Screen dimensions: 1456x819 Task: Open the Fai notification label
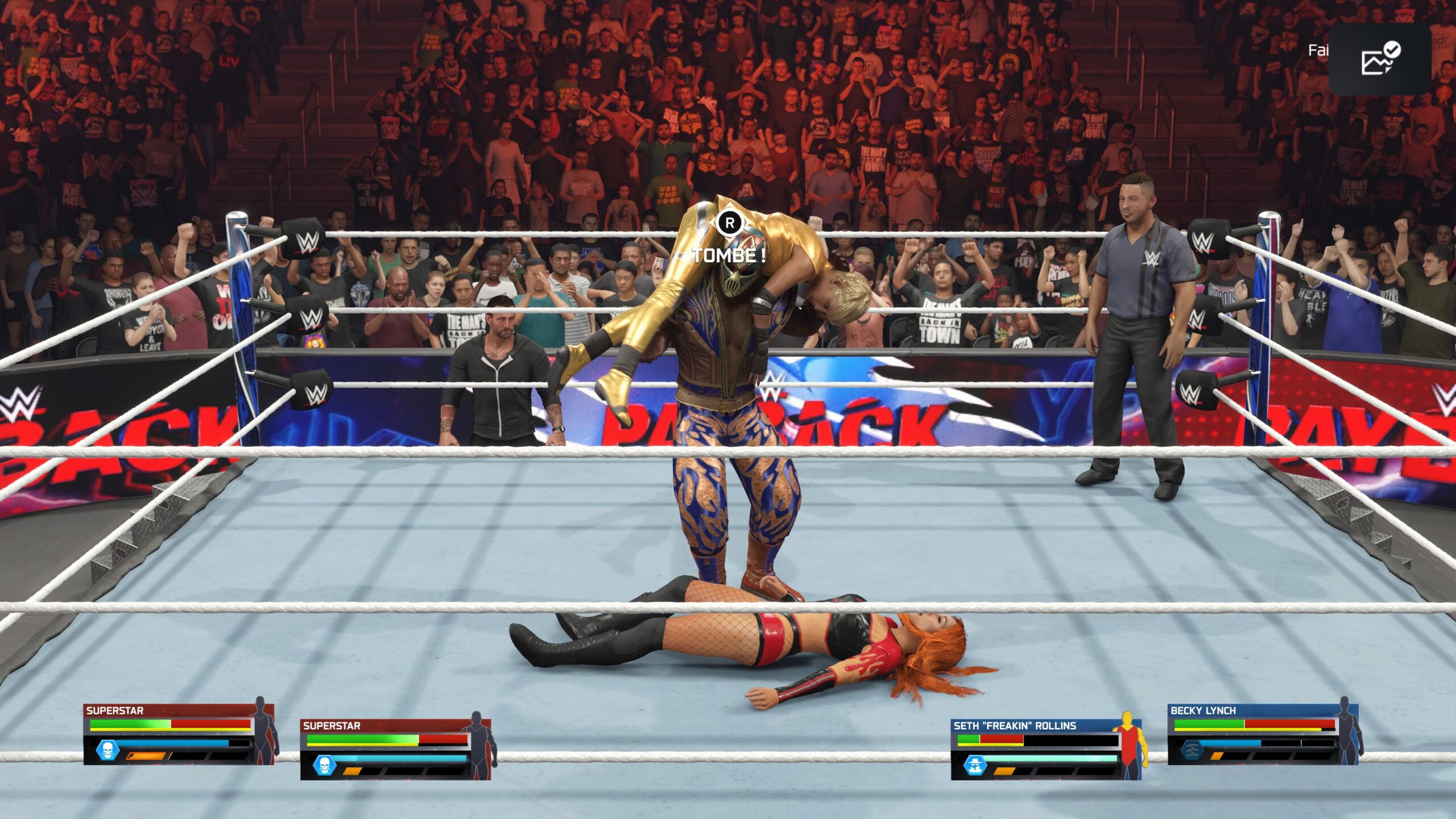[1319, 51]
